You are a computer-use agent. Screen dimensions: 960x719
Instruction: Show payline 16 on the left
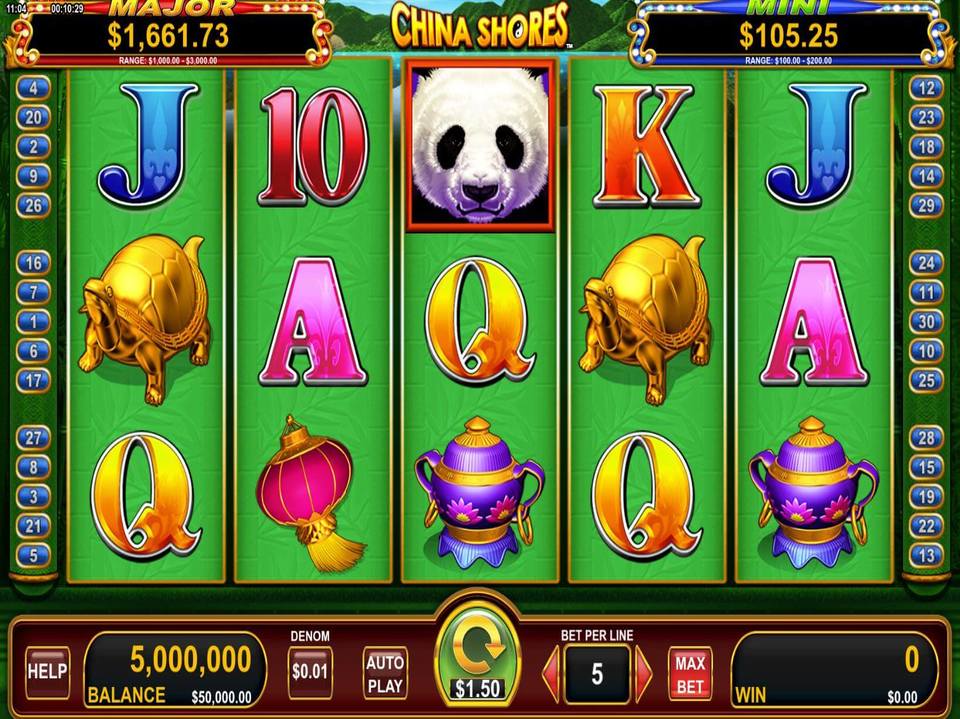tap(33, 263)
